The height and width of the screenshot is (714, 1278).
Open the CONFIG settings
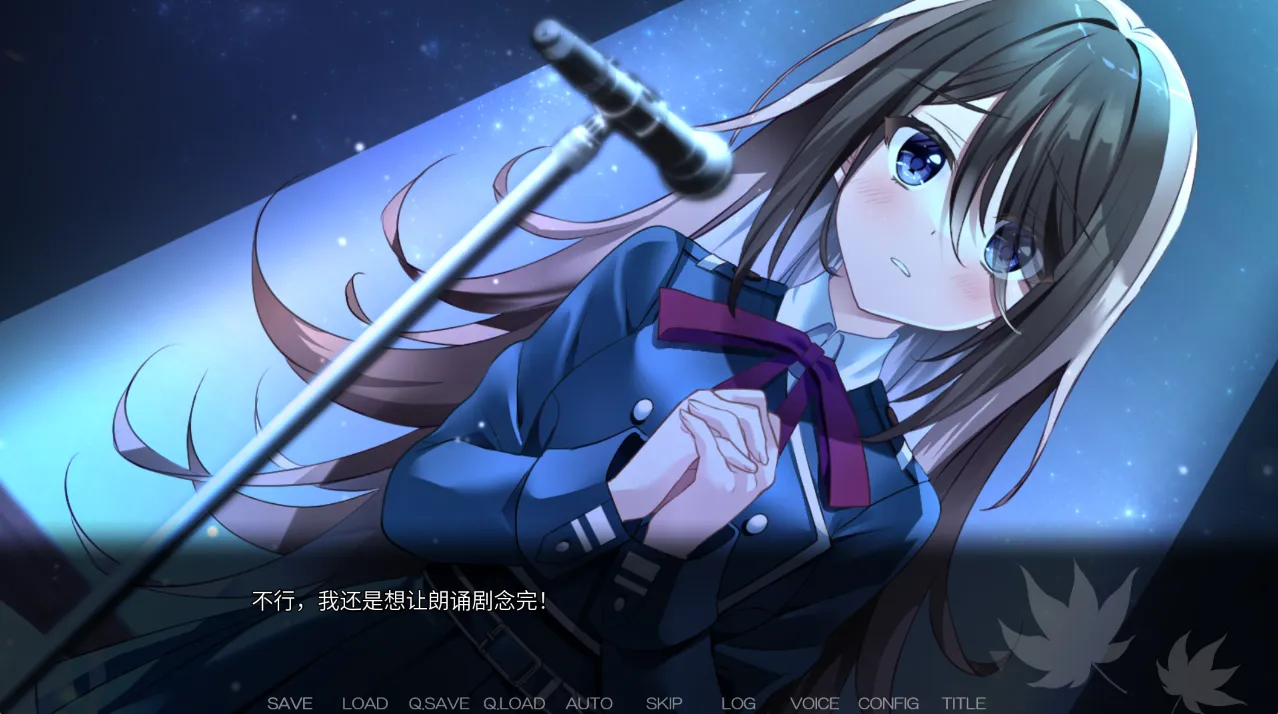(x=888, y=703)
